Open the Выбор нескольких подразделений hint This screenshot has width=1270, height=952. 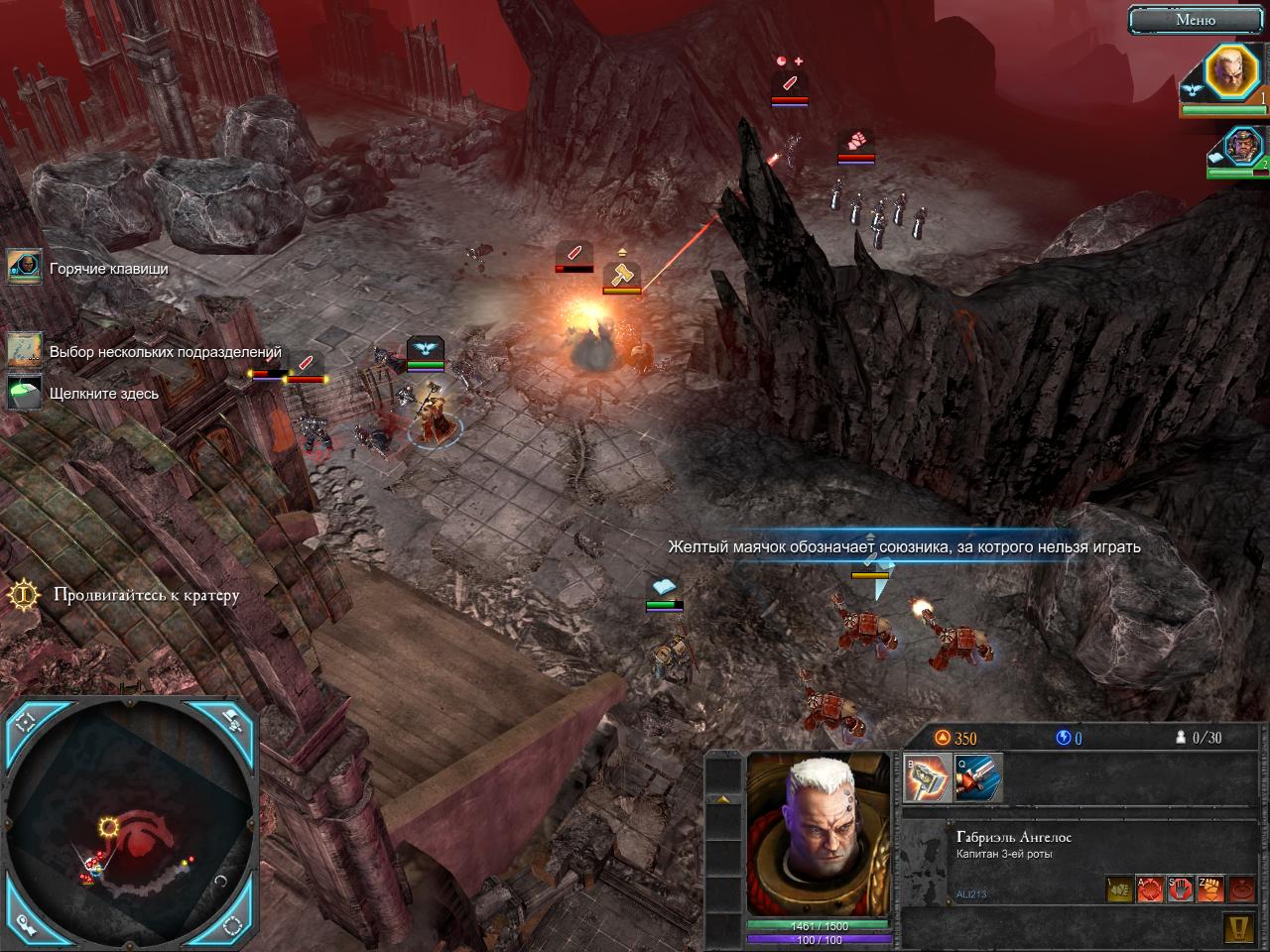(x=26, y=351)
